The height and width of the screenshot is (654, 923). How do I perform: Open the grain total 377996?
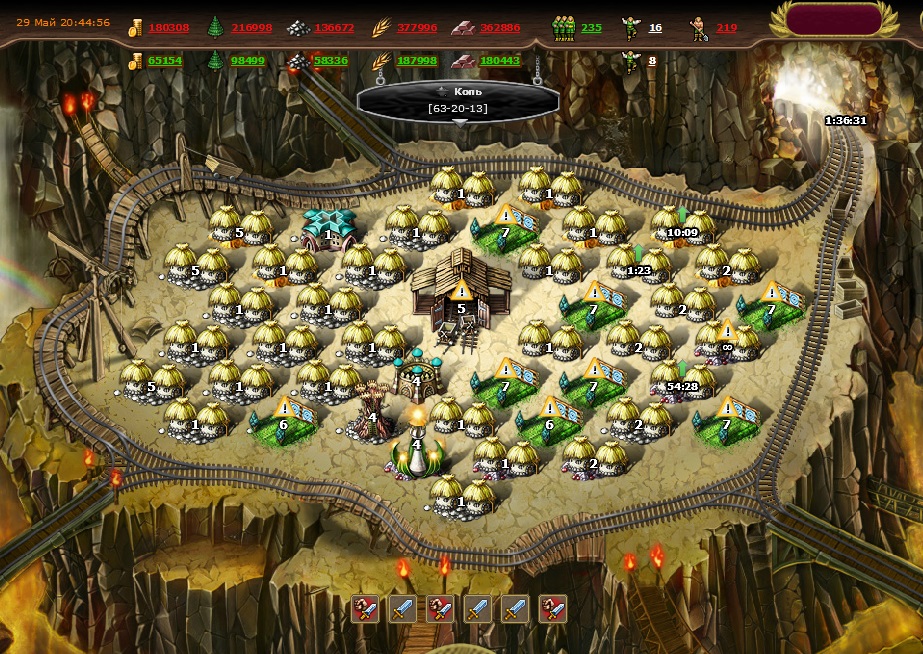(417, 28)
